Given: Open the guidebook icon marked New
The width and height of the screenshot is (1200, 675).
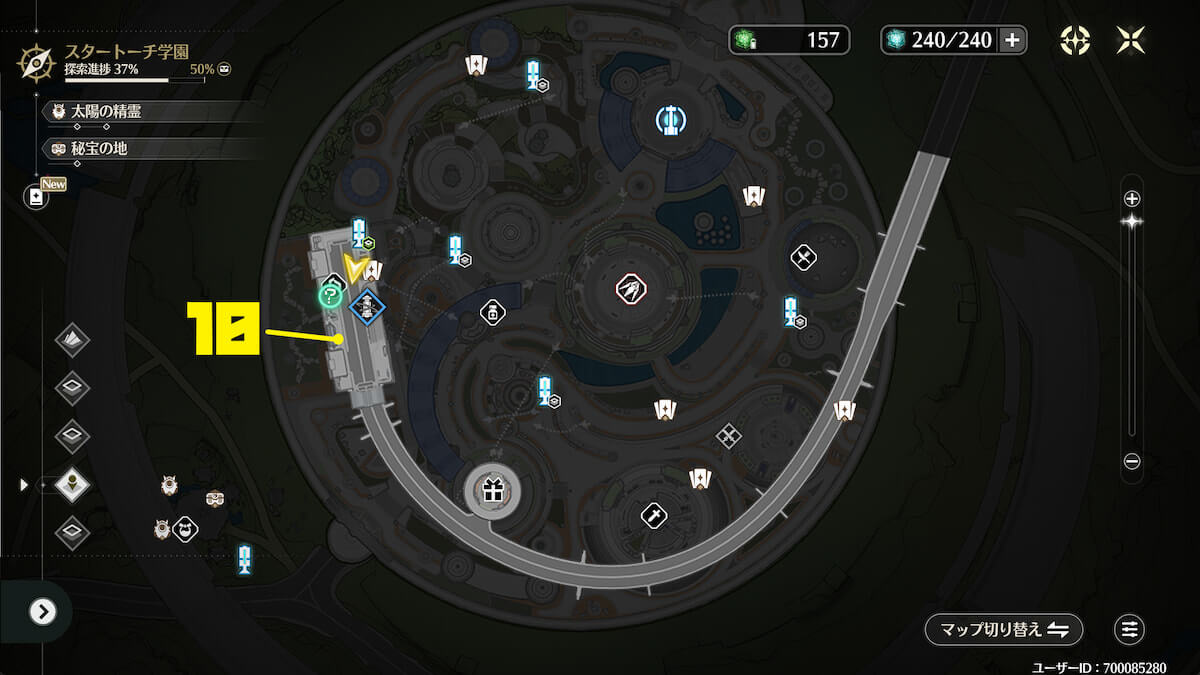Looking at the screenshot, I should [37, 197].
